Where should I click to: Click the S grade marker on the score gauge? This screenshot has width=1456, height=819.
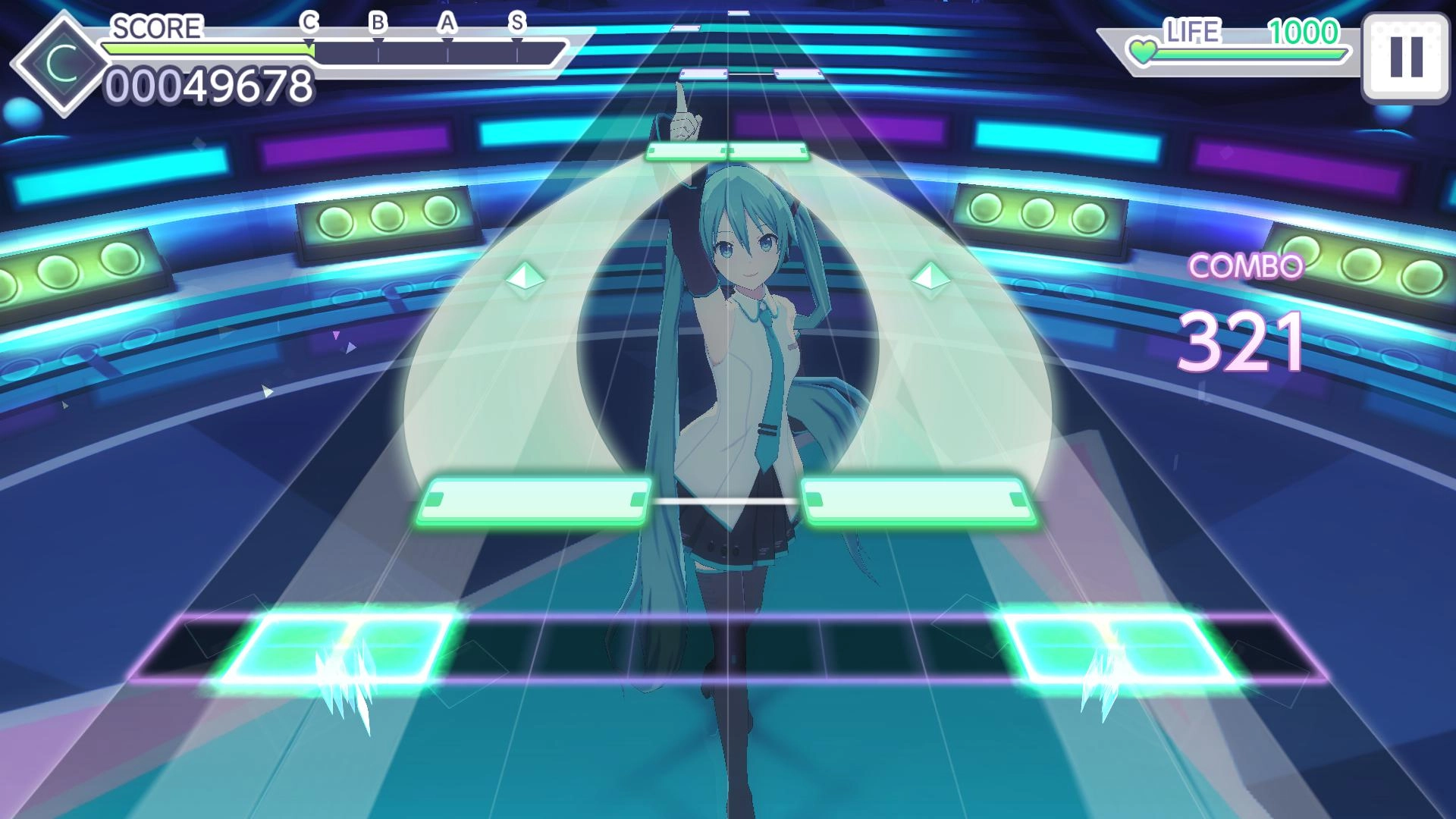pos(518,24)
